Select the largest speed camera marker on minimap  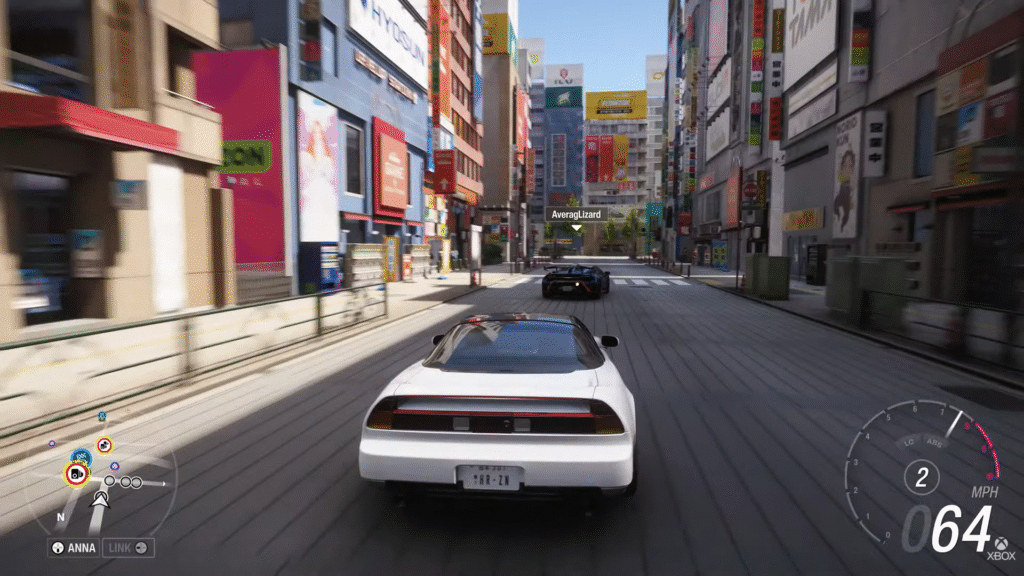tap(76, 474)
